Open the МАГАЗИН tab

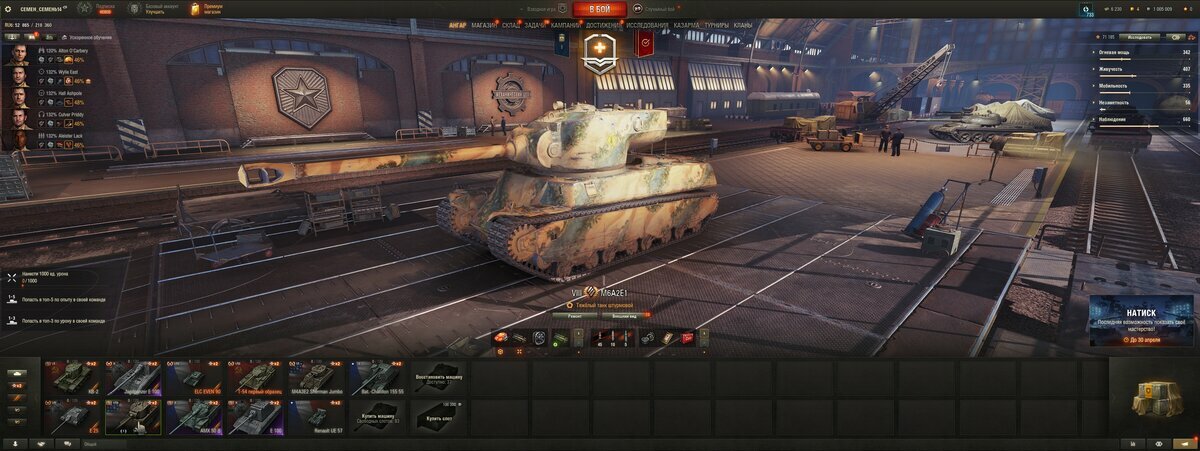pyautogui.click(x=484, y=24)
